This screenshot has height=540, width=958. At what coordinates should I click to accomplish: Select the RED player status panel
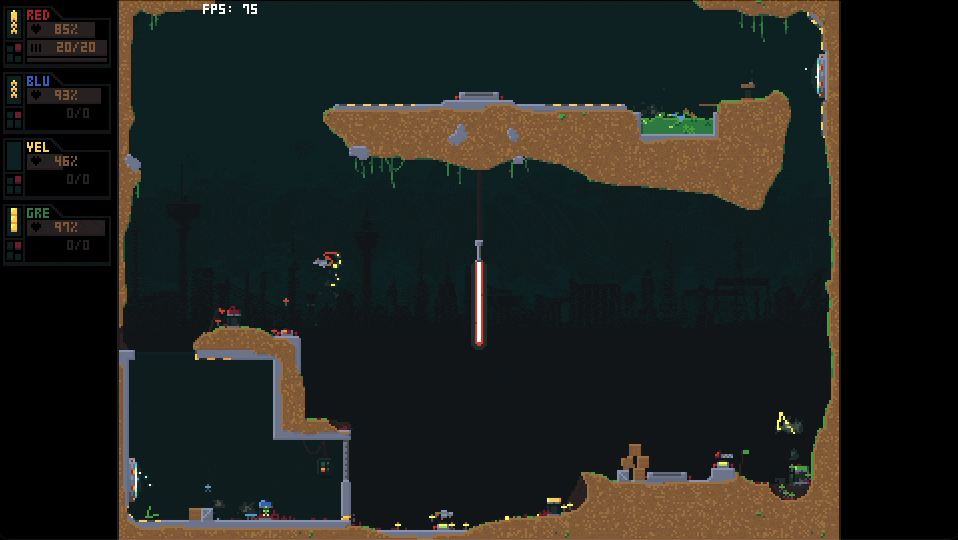pos(57,37)
